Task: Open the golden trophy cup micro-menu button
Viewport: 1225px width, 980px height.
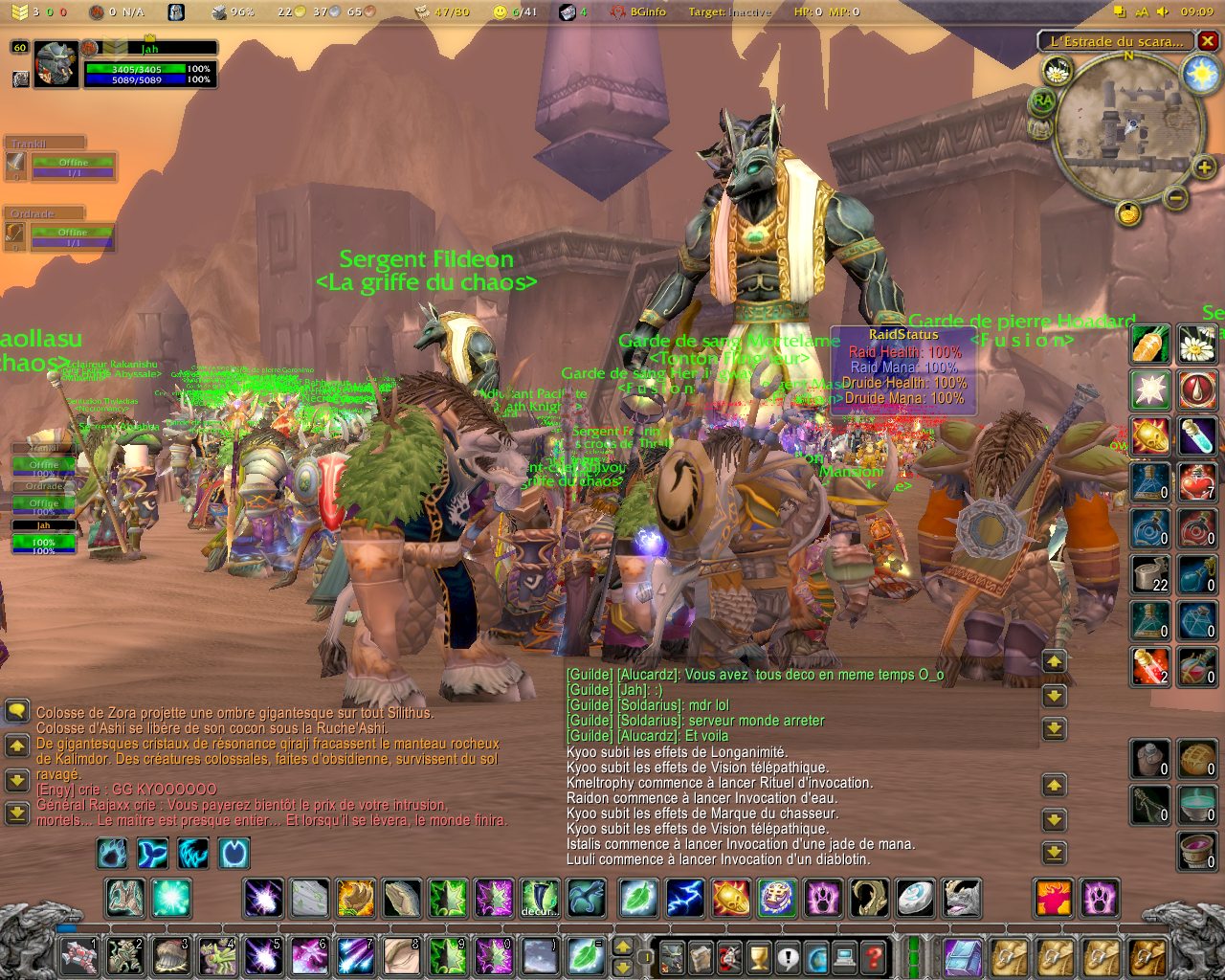Action: (x=758, y=956)
